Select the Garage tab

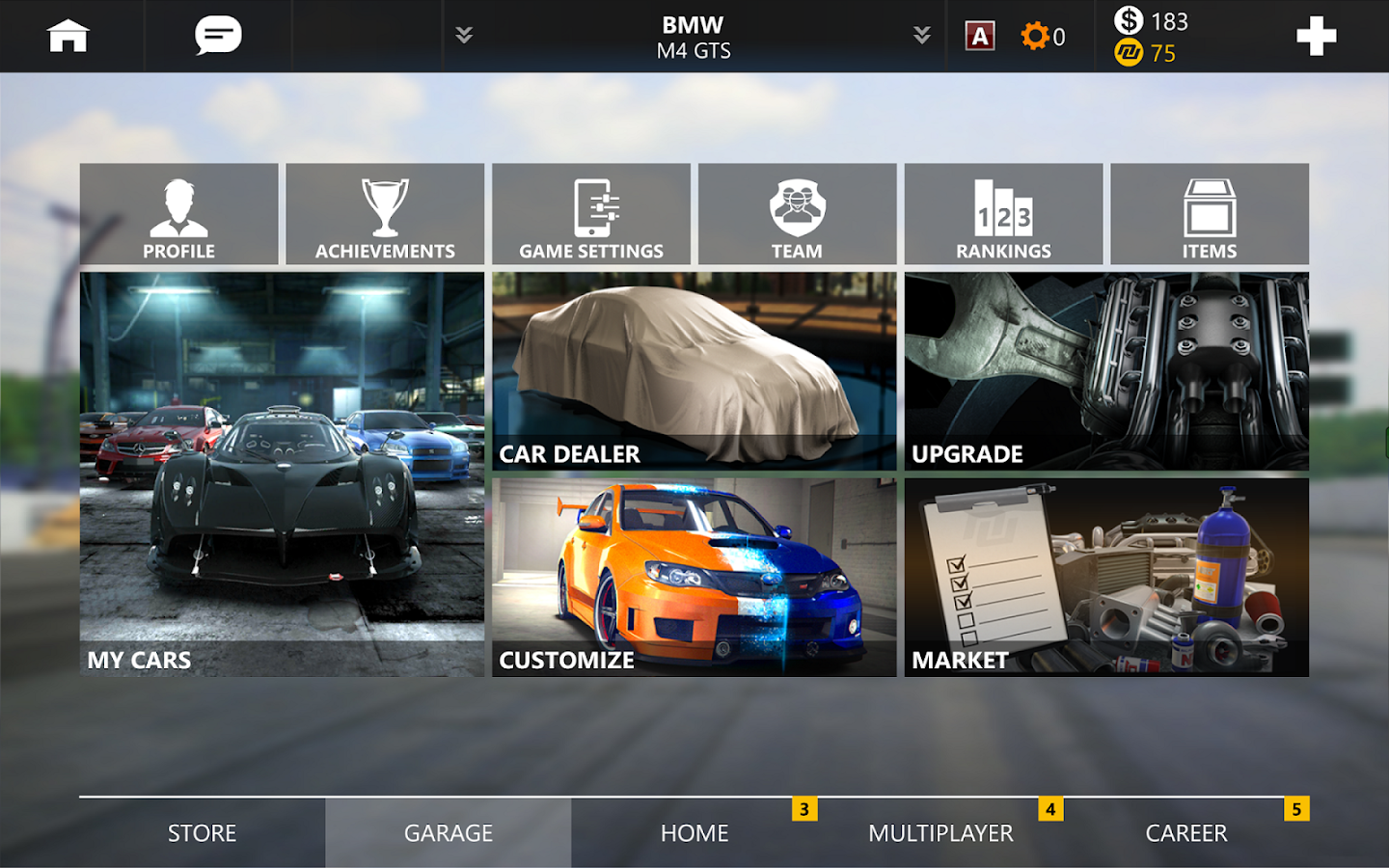click(x=449, y=833)
